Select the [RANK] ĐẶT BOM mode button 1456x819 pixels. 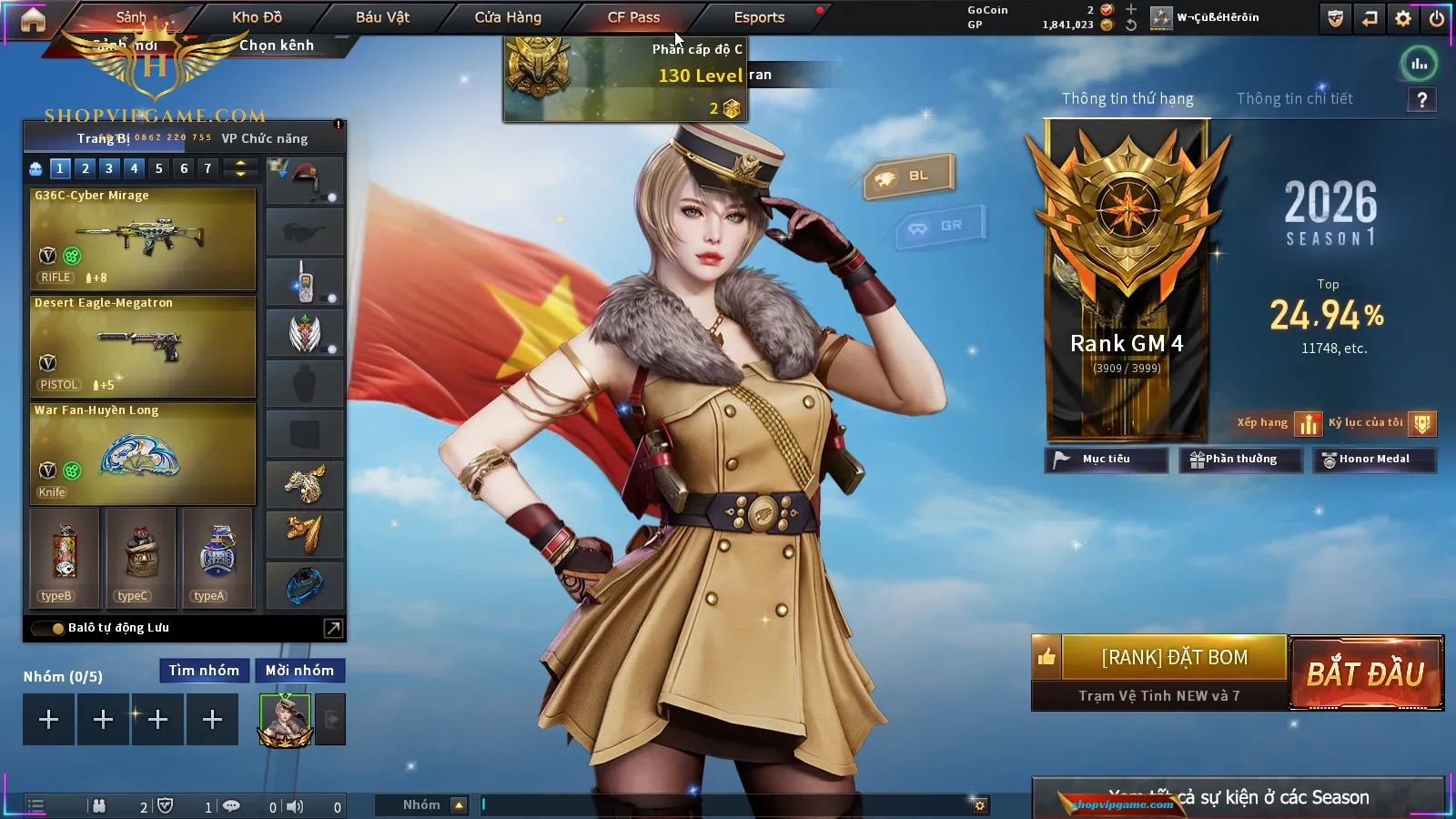(1174, 658)
